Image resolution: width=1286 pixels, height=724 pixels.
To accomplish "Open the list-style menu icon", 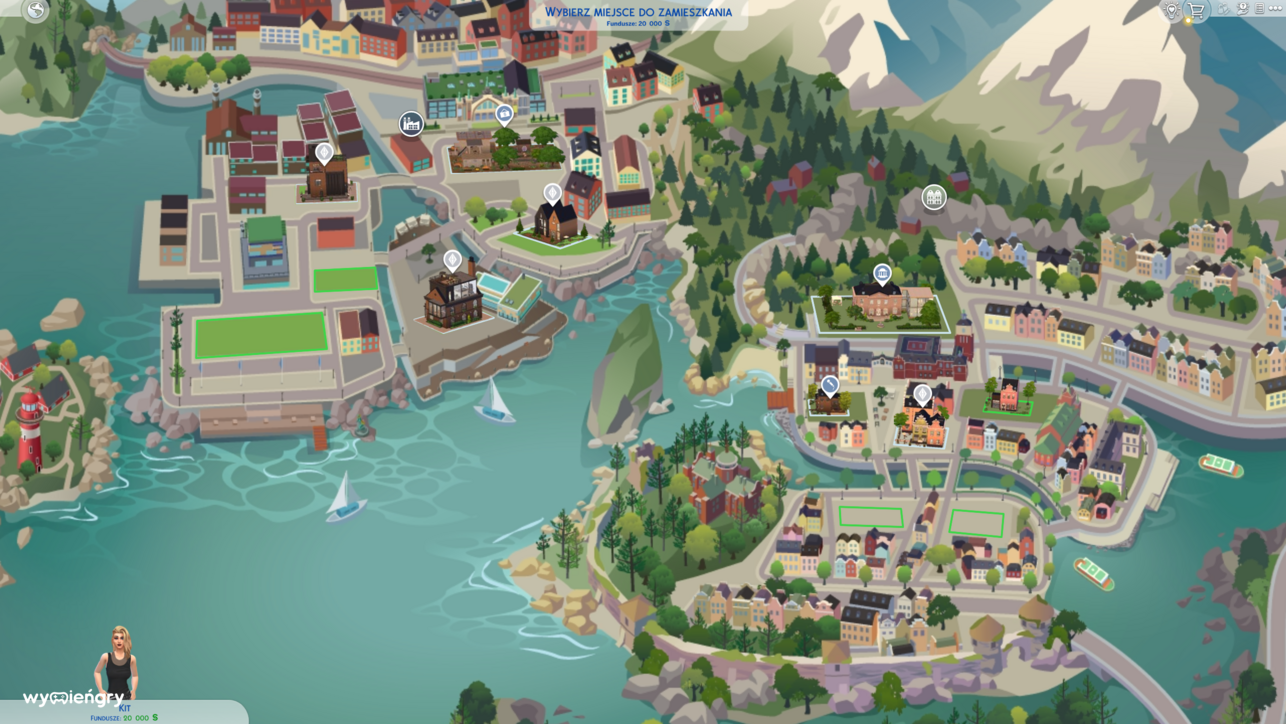I will pos(1260,9).
